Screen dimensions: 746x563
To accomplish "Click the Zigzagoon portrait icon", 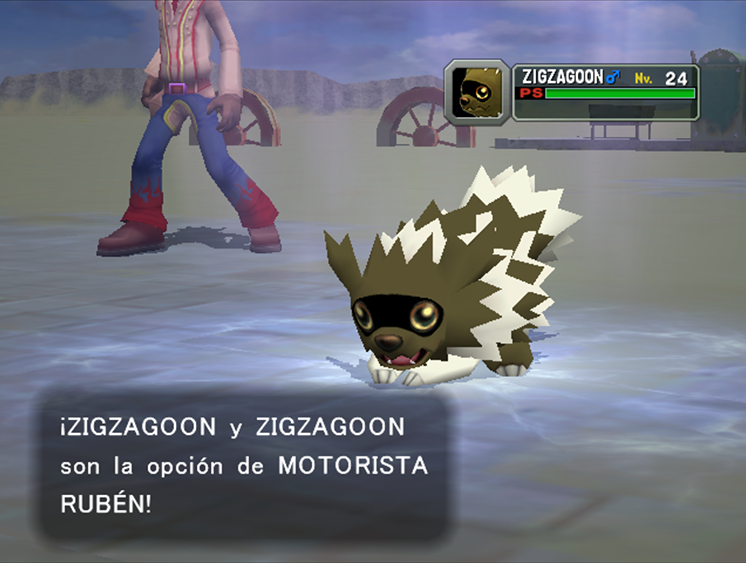I will pyautogui.click(x=477, y=92).
